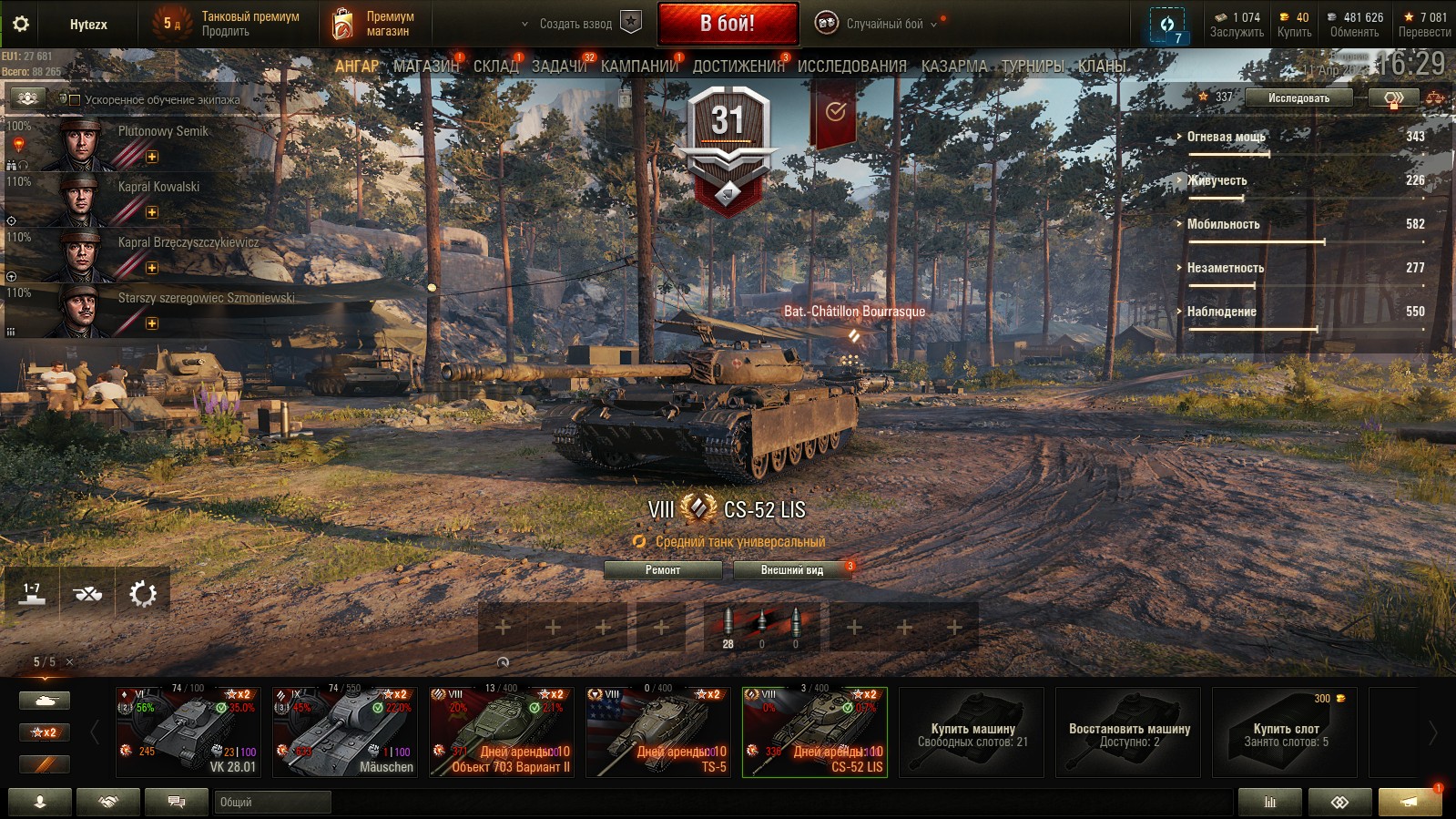Click Восстановить машину tile

[x=1128, y=732]
